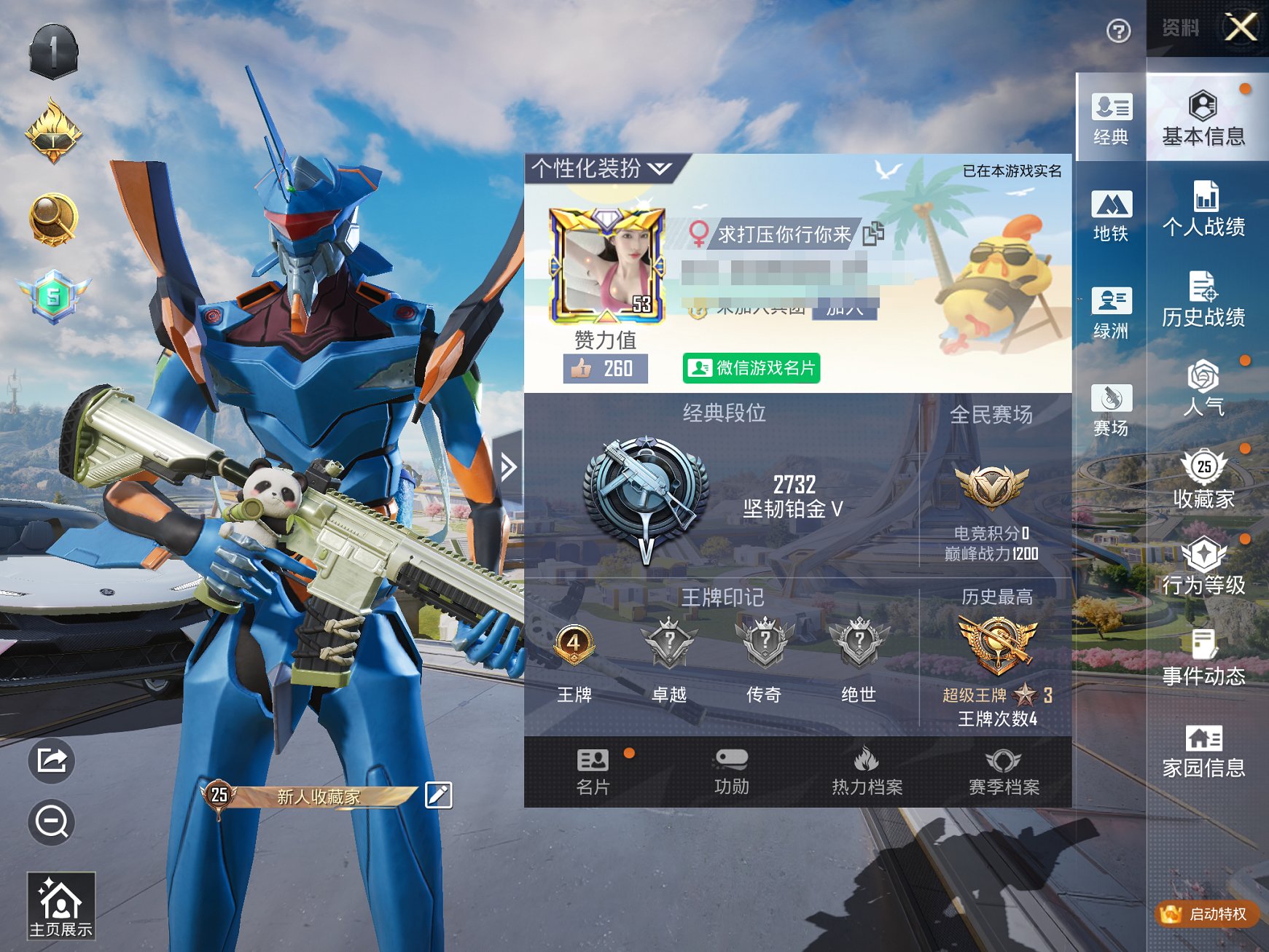The width and height of the screenshot is (1269, 952).
Task: Switch to the 经典 classic mode tab
Action: tap(1111, 119)
